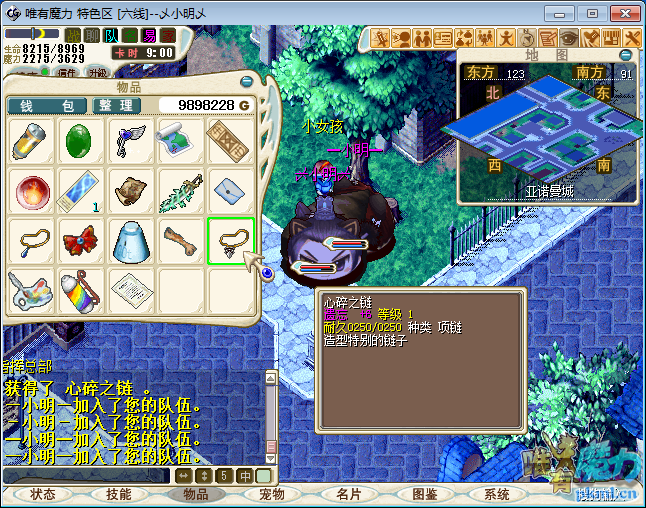
Task: Select the blue envelope item
Action: tap(230, 191)
